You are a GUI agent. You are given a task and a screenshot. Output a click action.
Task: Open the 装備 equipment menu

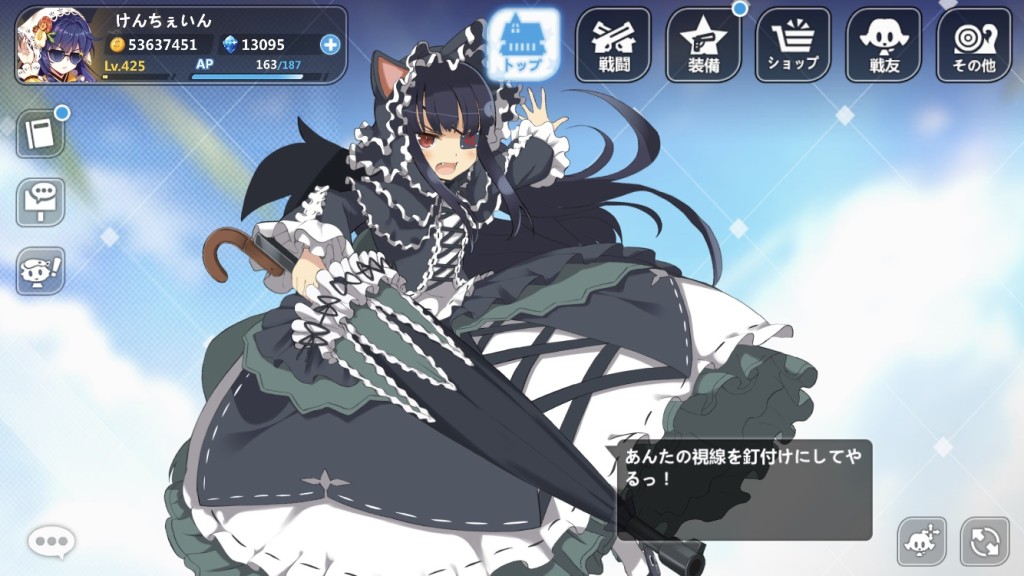(703, 44)
